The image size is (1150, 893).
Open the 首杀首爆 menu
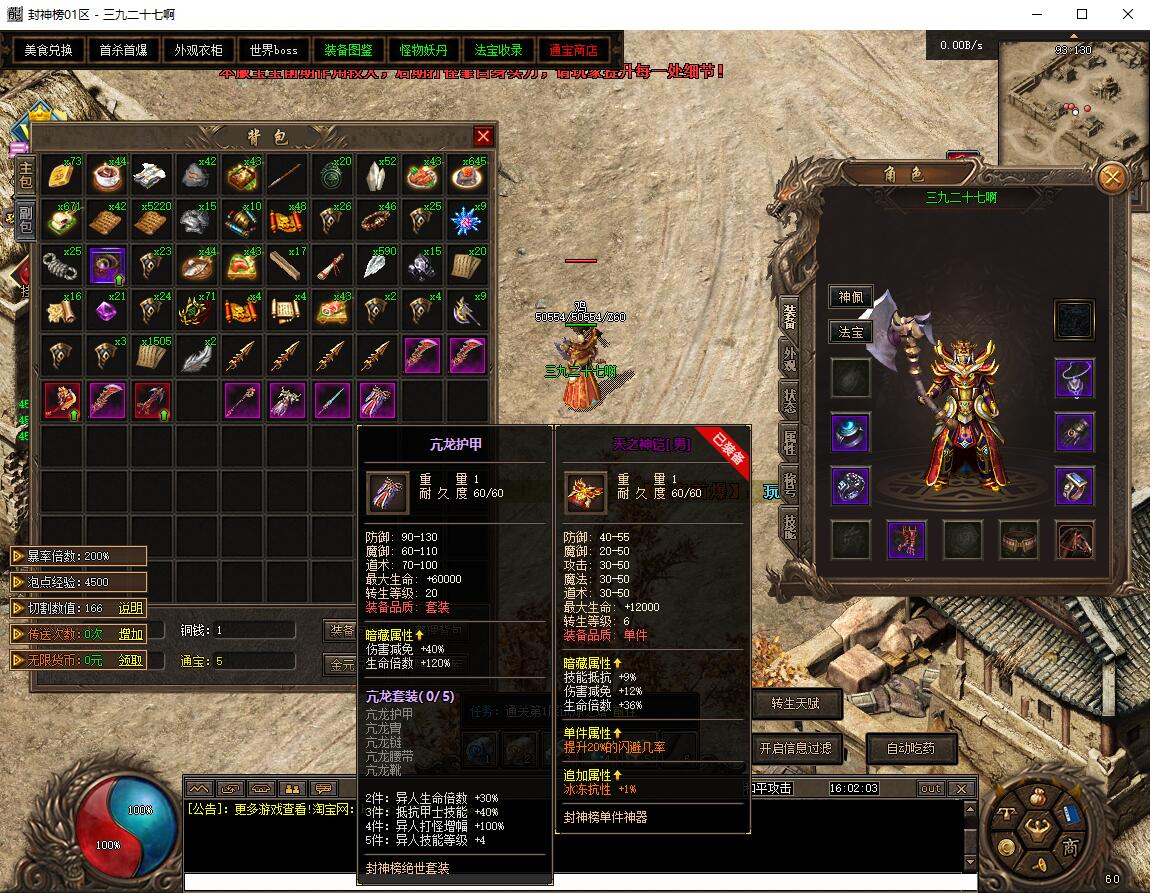point(124,50)
